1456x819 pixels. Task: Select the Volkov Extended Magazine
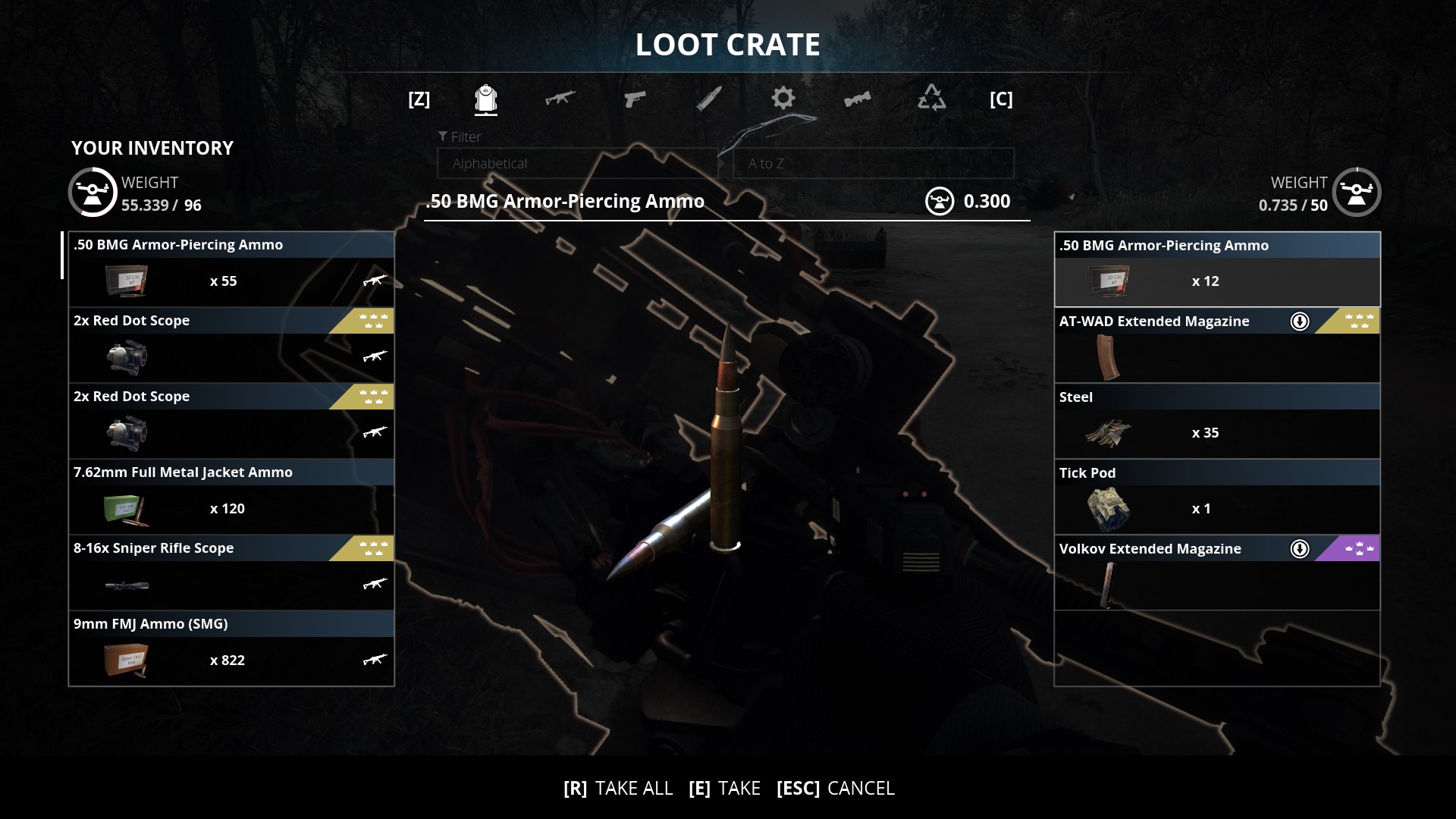1216,573
